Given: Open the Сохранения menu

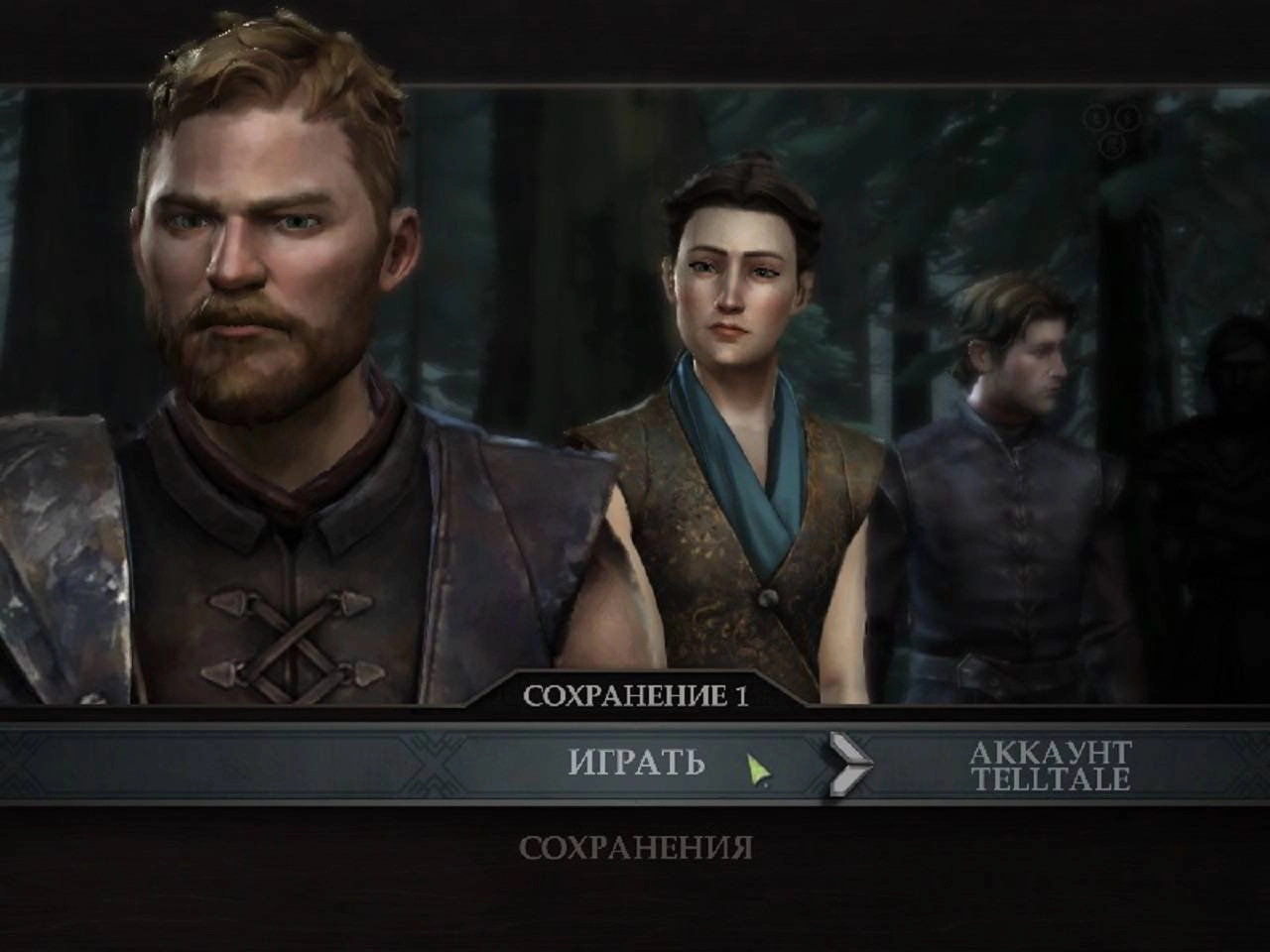Looking at the screenshot, I should pyautogui.click(x=636, y=848).
